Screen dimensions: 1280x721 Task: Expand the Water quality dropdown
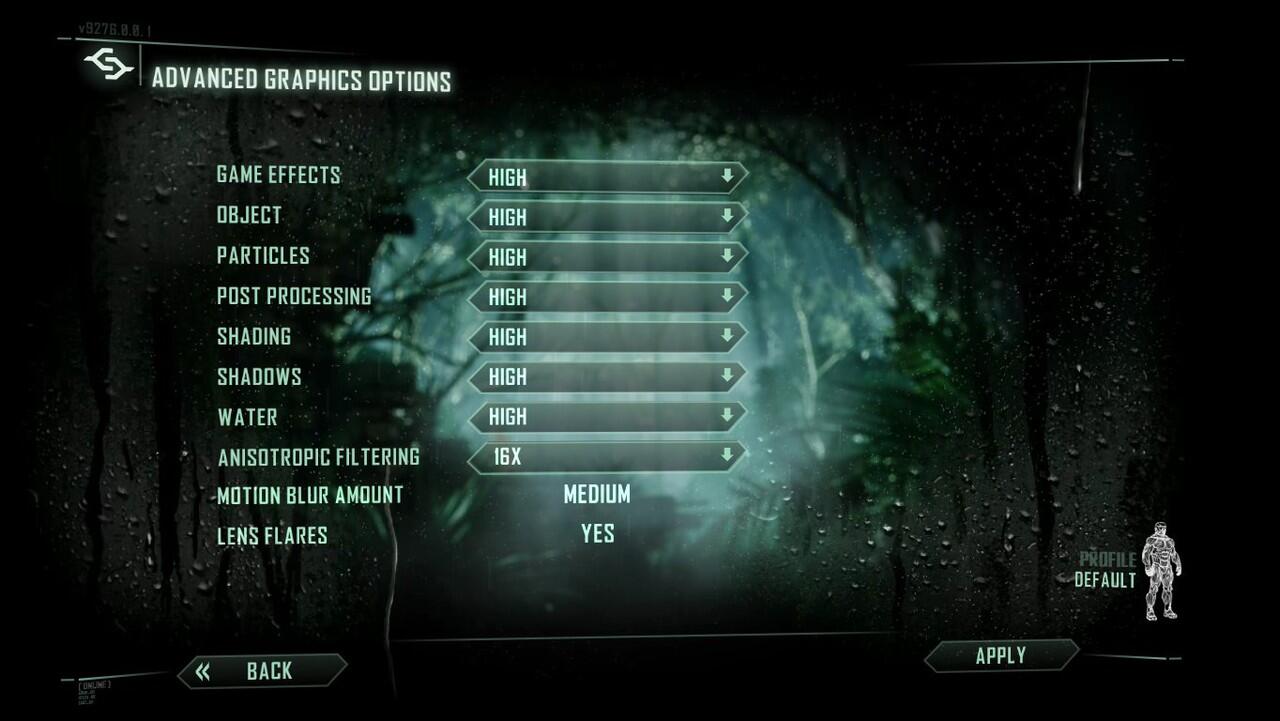click(607, 417)
